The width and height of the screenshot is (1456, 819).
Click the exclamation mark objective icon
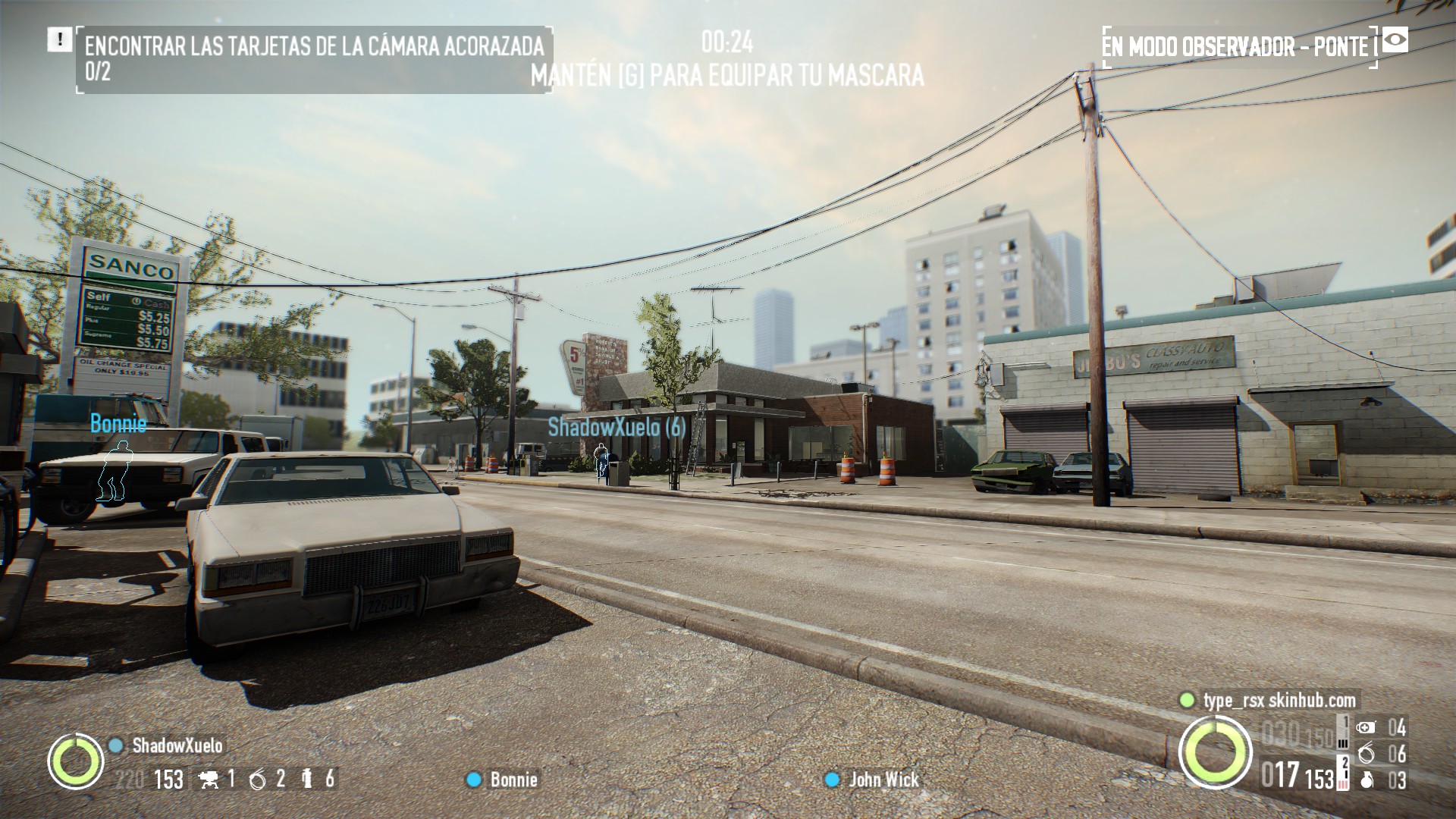coord(58,40)
